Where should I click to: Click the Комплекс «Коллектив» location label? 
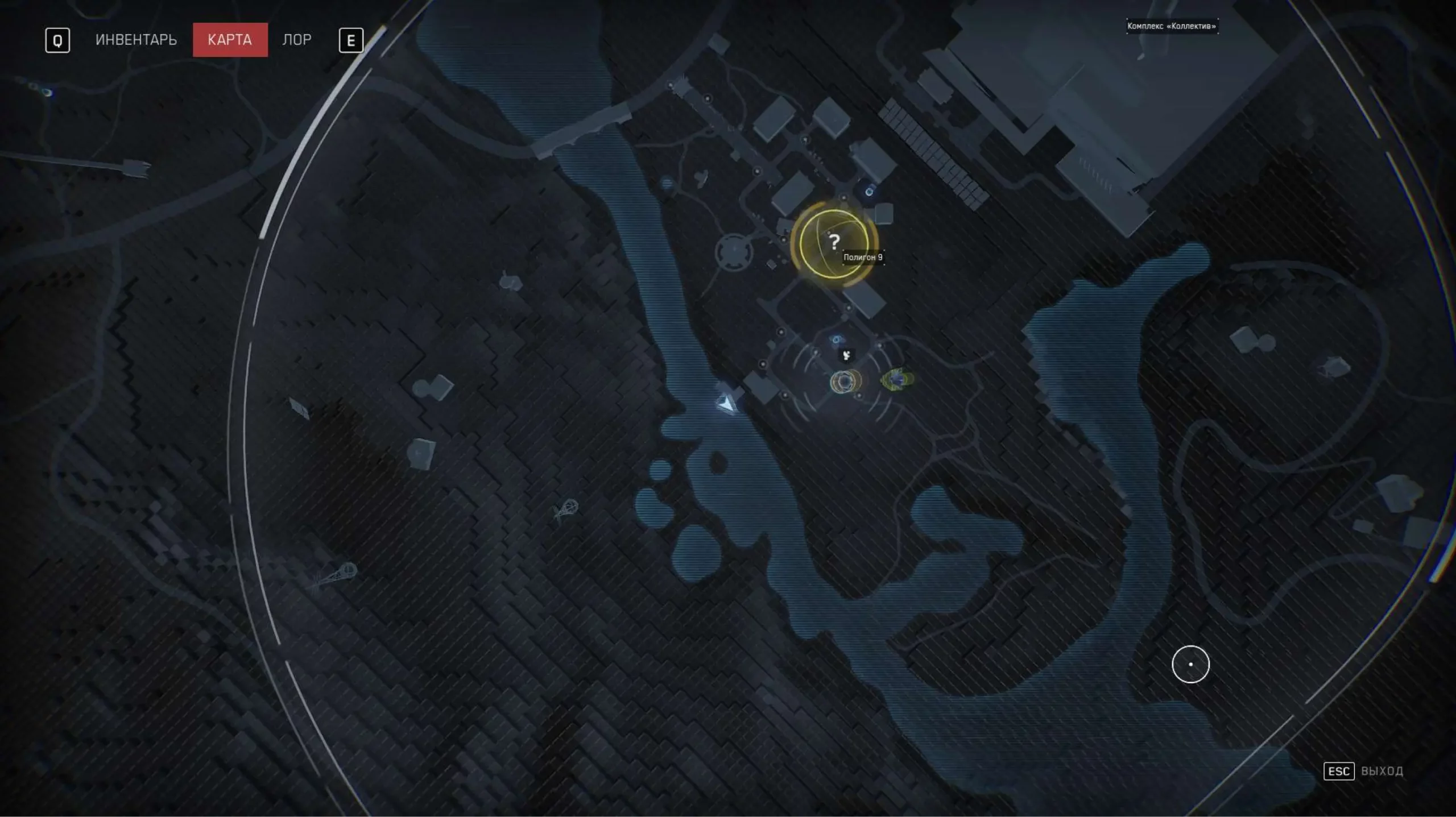pos(1172,26)
